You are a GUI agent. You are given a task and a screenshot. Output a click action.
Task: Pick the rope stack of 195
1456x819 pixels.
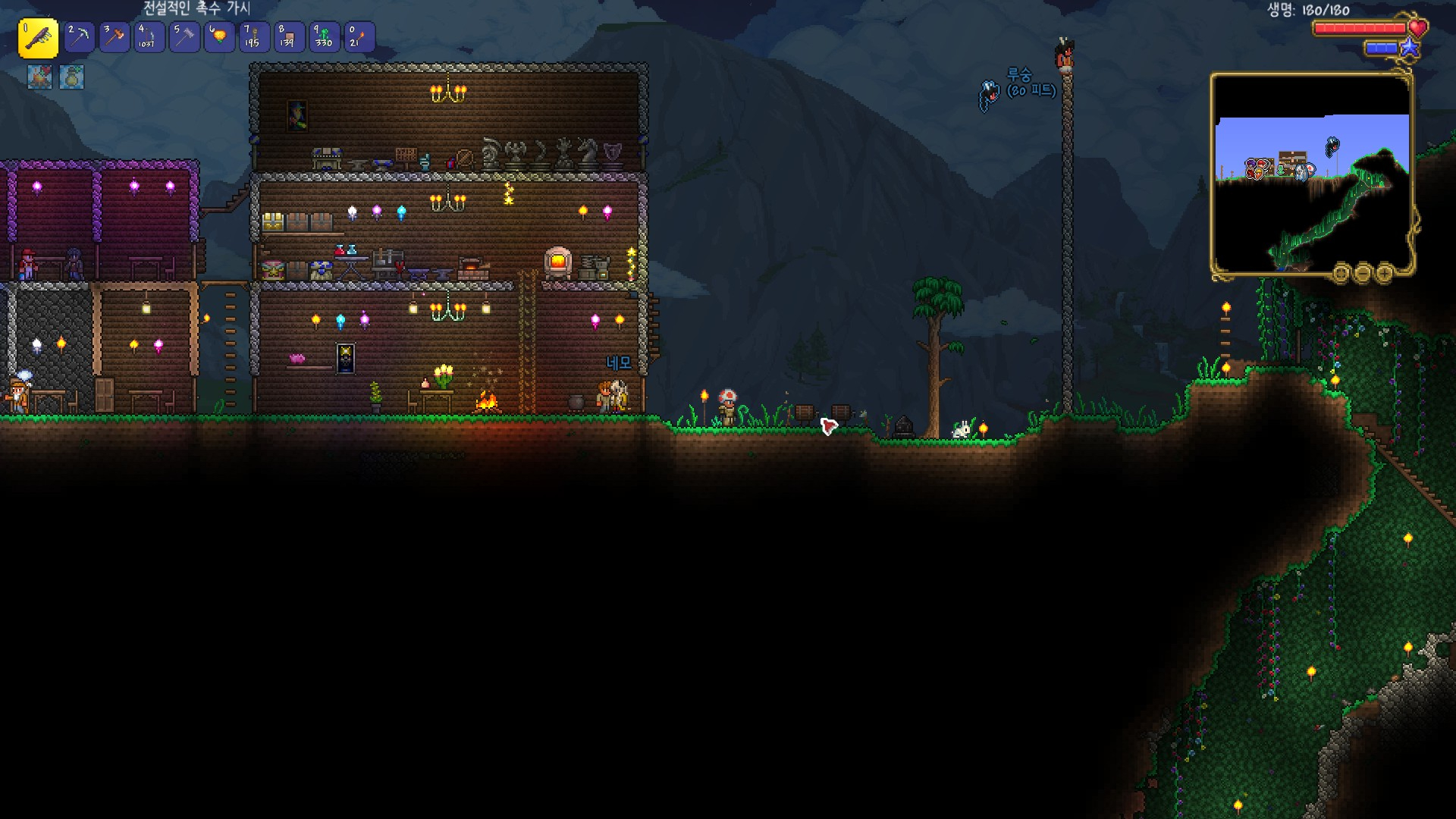pyautogui.click(x=253, y=36)
